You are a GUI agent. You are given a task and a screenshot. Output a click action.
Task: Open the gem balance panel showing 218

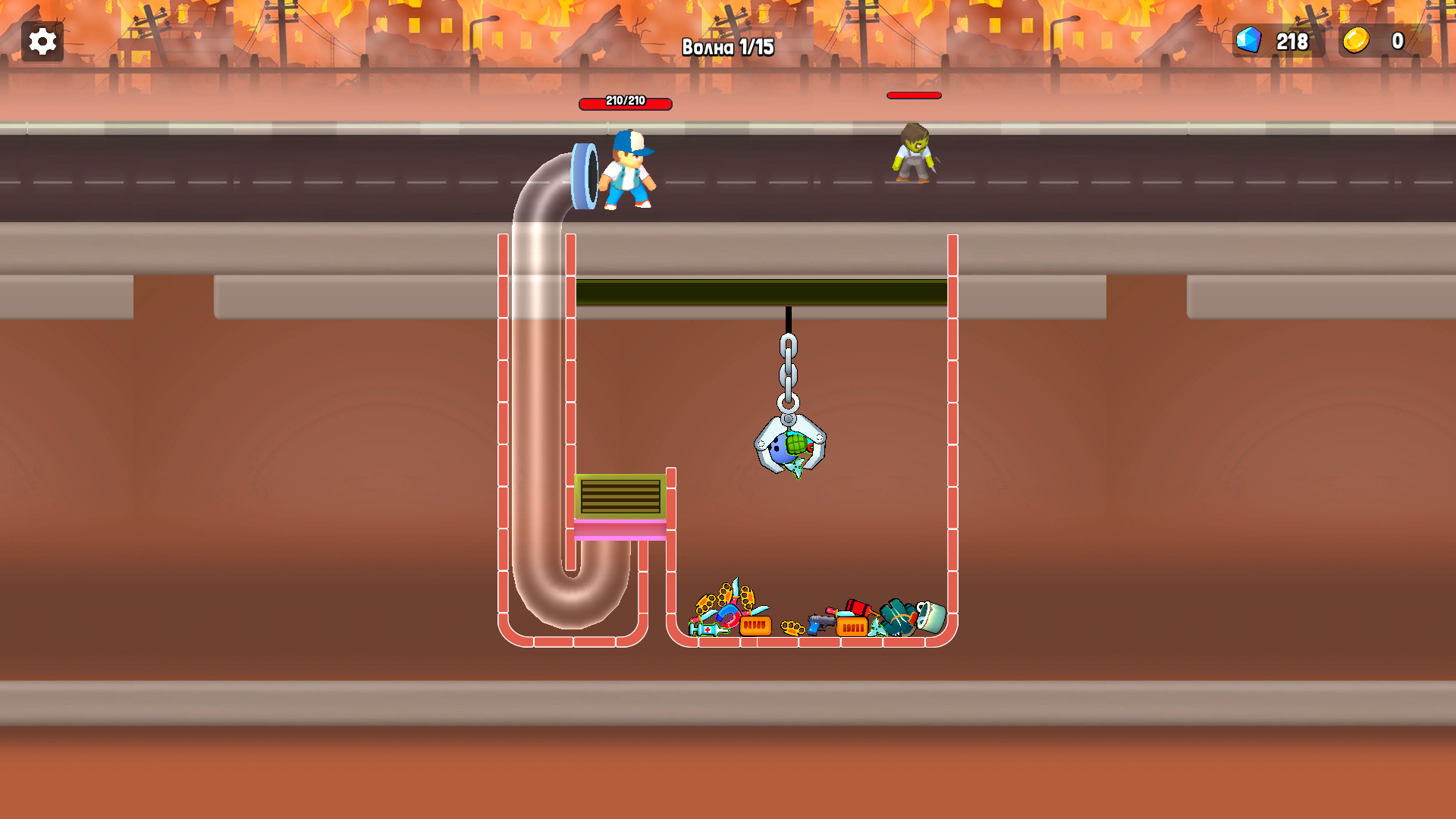pos(1278,42)
